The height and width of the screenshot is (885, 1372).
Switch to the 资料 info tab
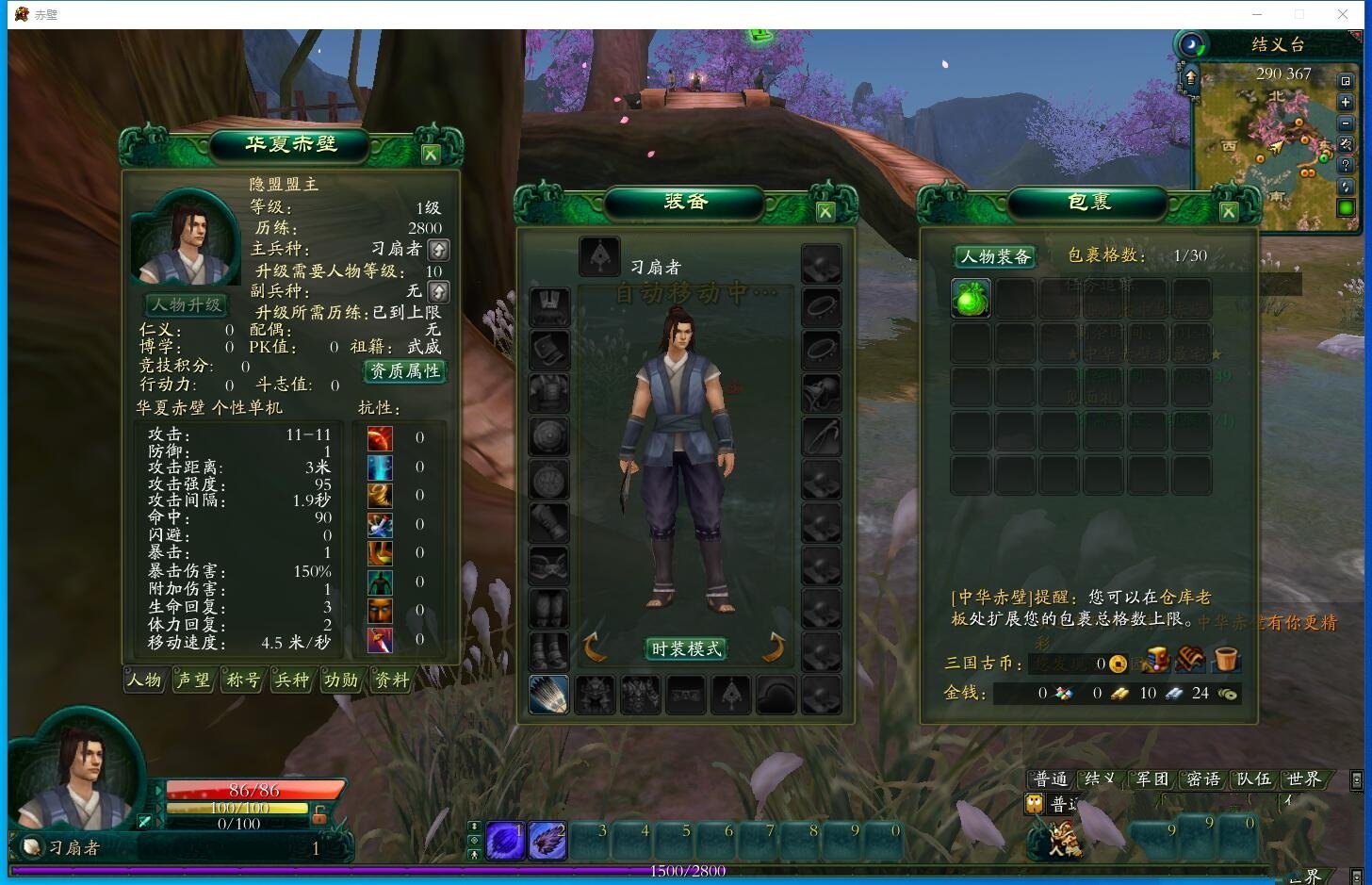tap(391, 680)
